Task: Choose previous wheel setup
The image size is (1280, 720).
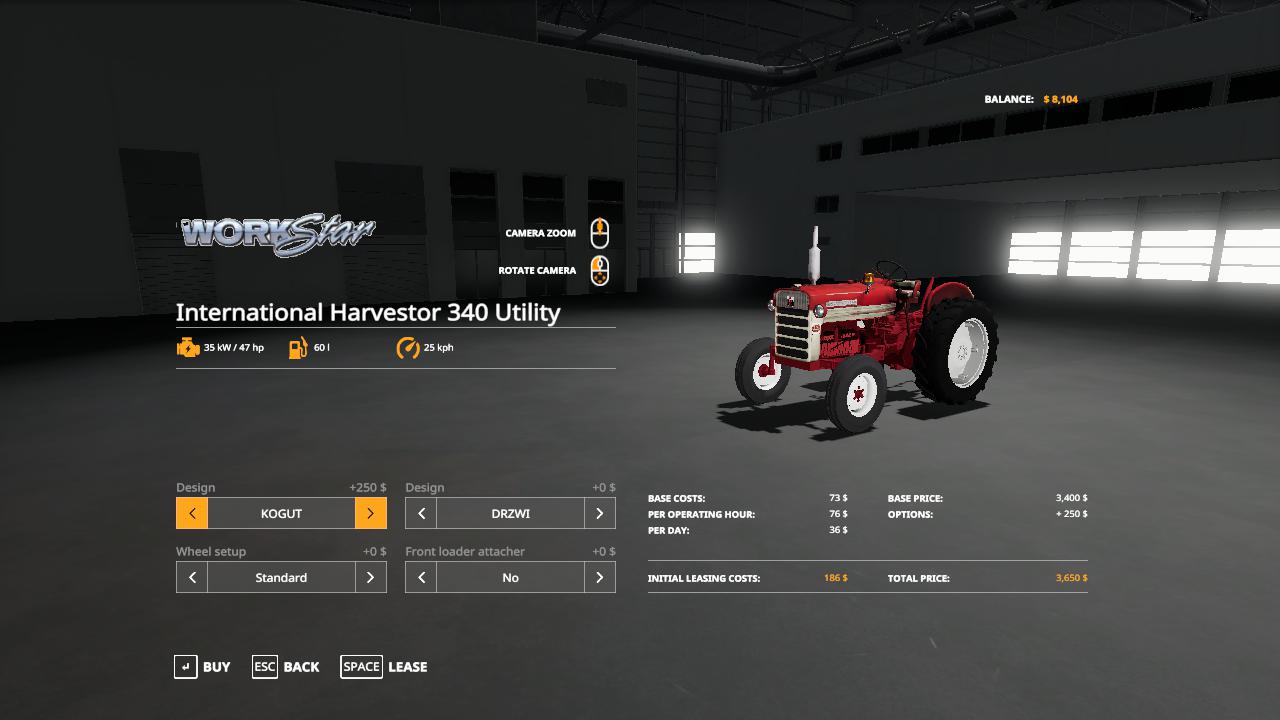Action: coord(192,578)
